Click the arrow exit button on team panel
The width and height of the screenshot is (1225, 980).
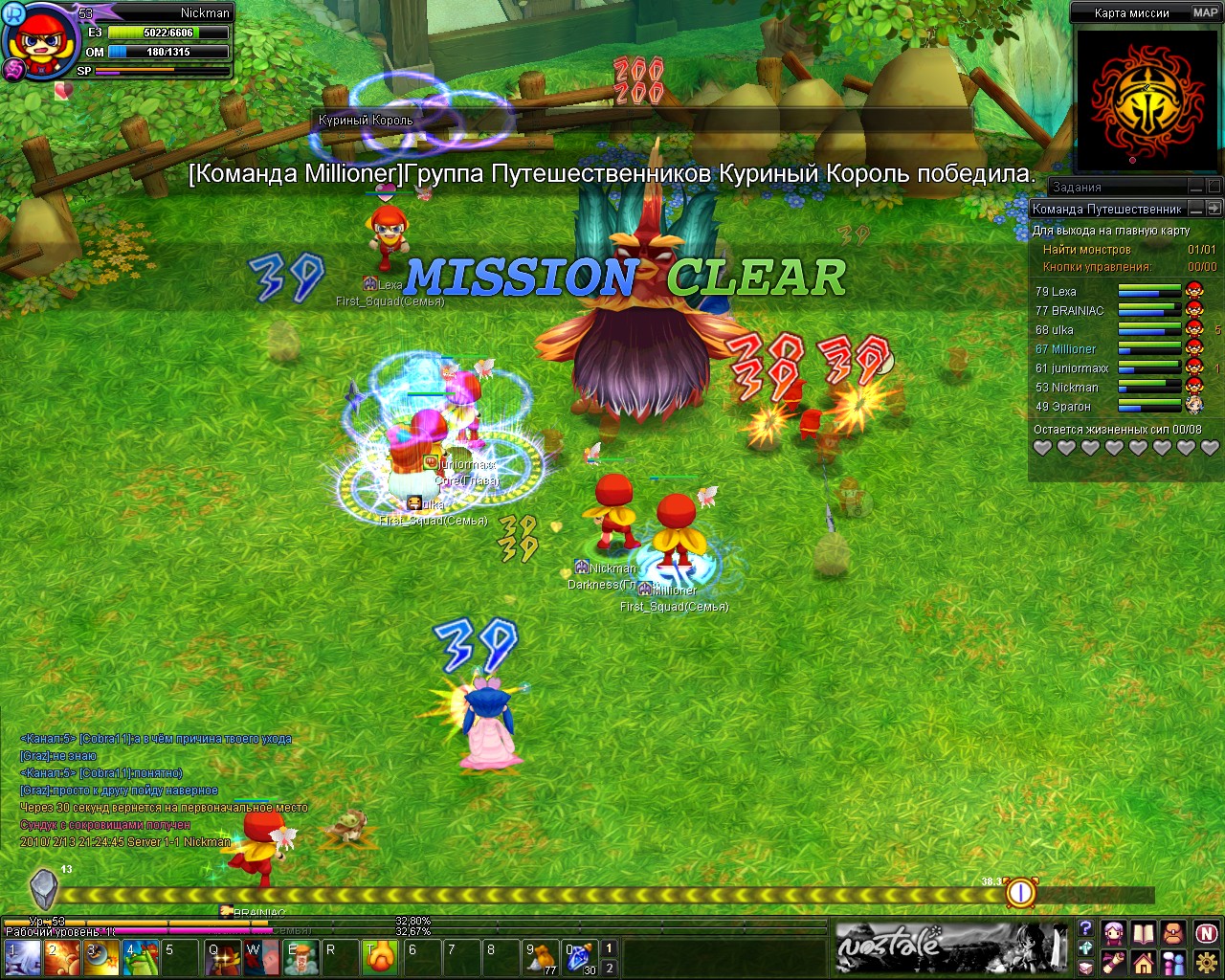point(1214,209)
